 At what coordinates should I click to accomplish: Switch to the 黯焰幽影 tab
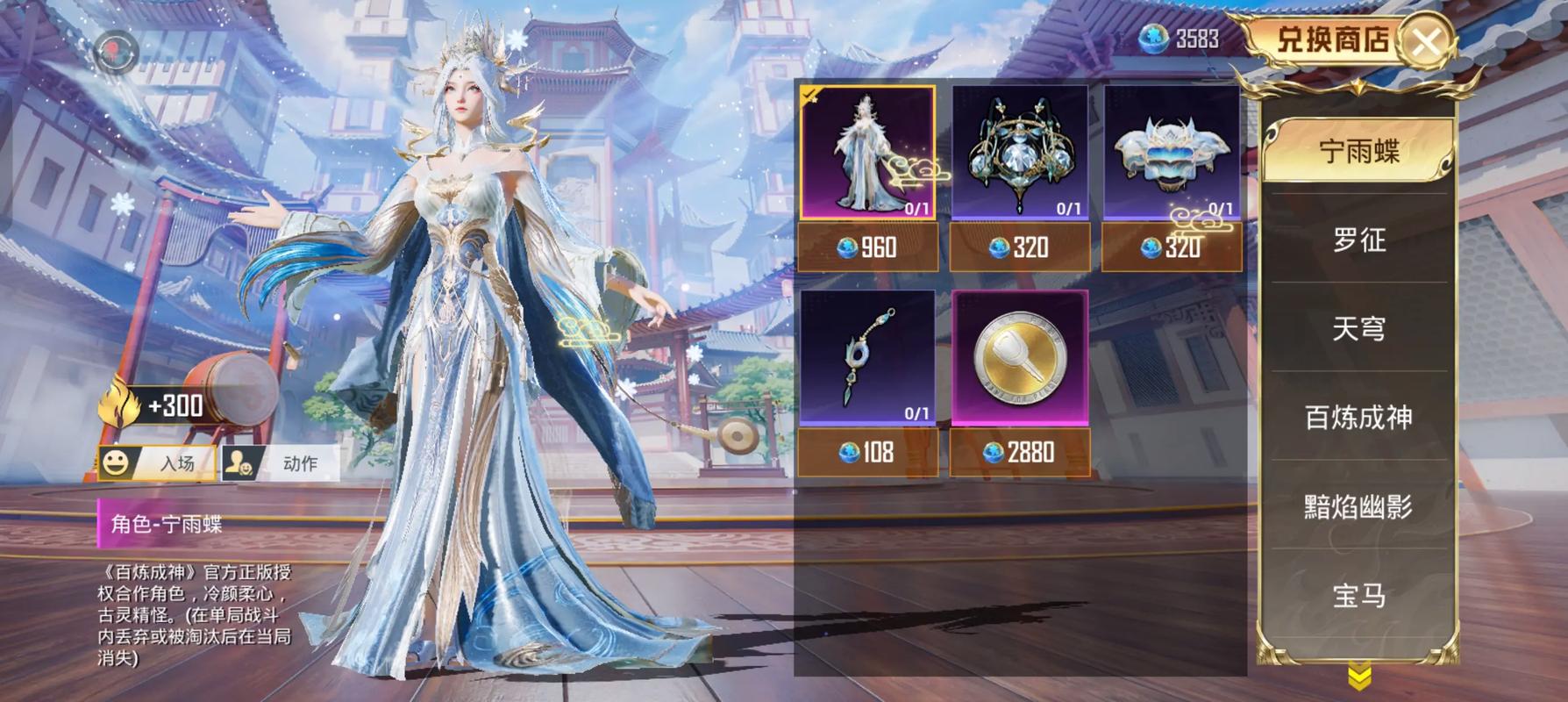(1358, 506)
